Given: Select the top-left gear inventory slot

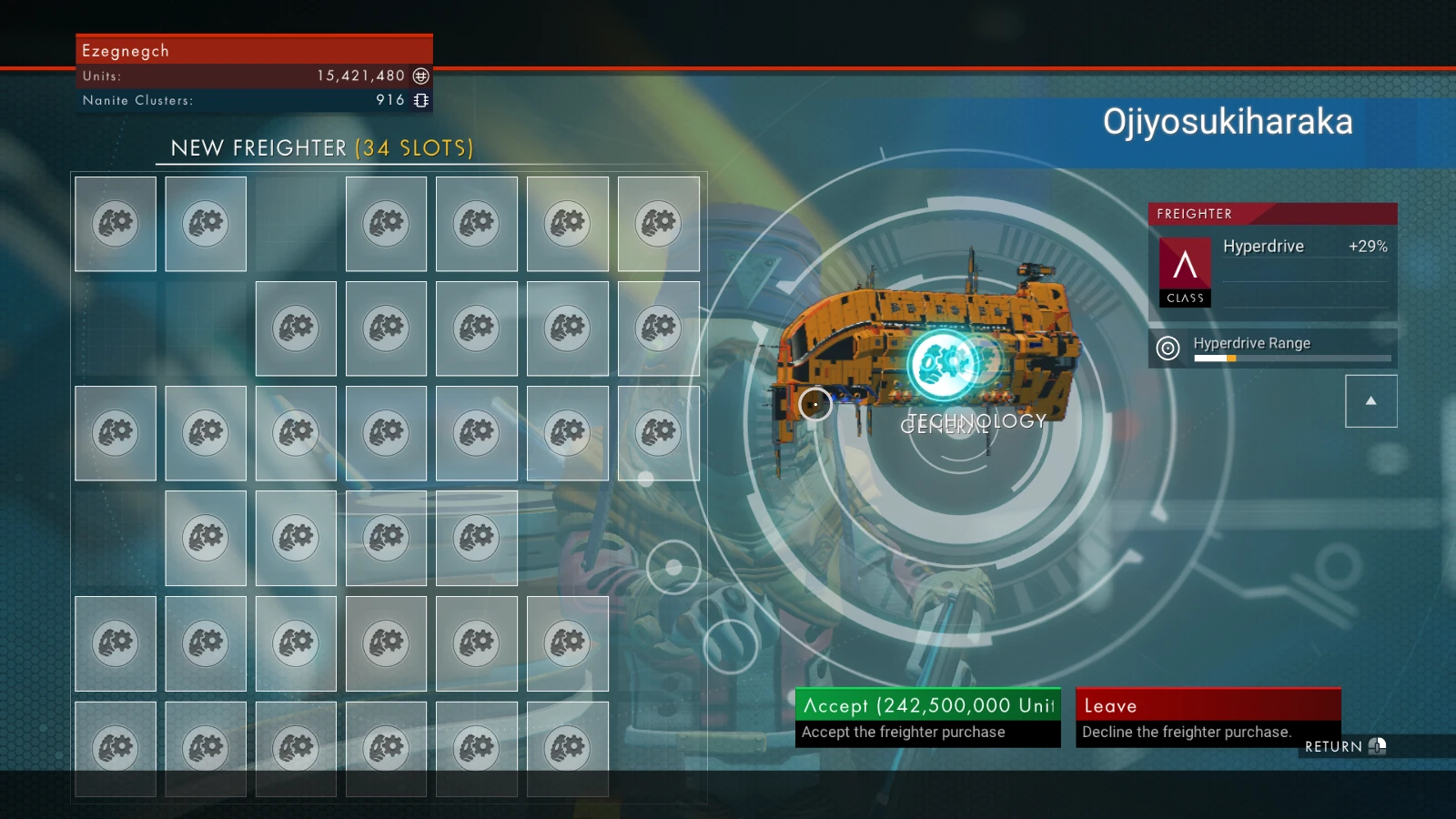Looking at the screenshot, I should [x=115, y=224].
